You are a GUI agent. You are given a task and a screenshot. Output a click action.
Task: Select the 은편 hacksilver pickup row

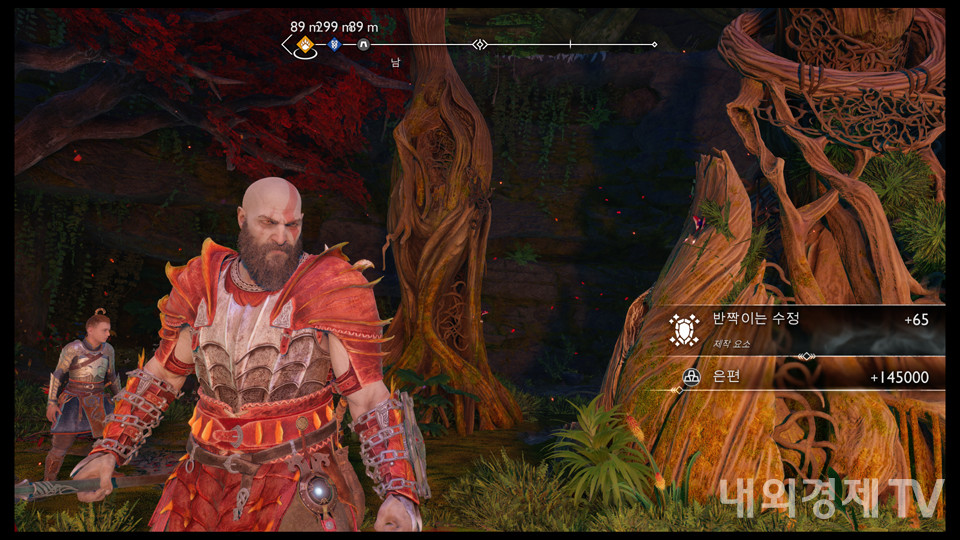click(x=805, y=377)
